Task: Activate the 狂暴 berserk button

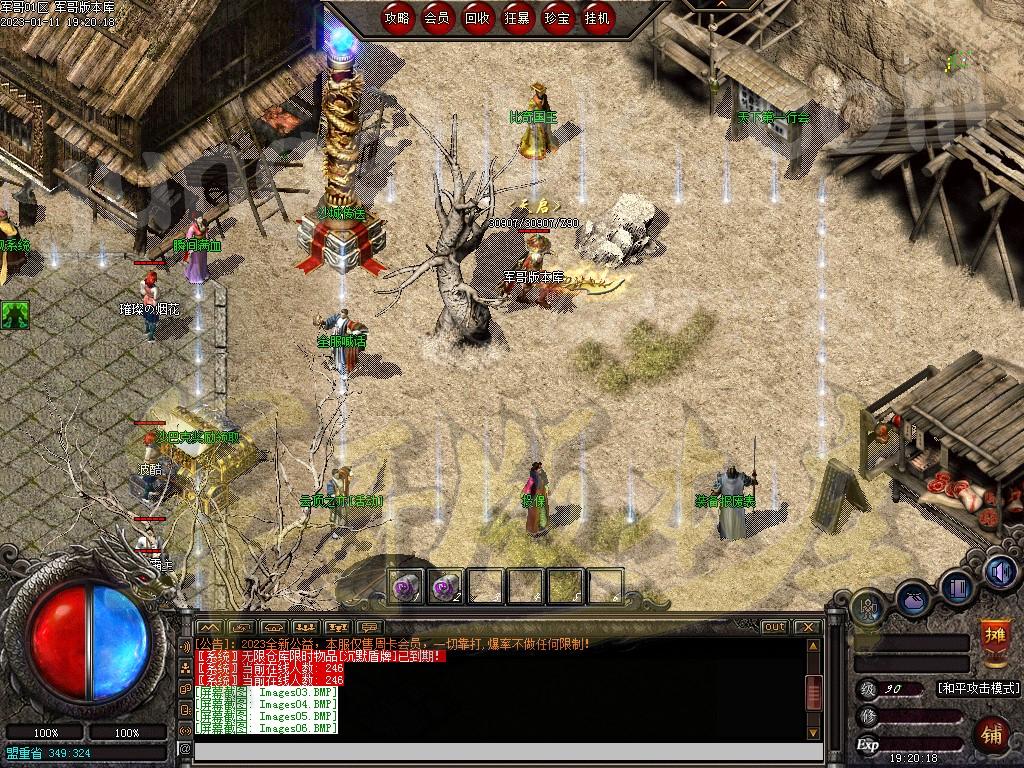Action: (x=518, y=18)
